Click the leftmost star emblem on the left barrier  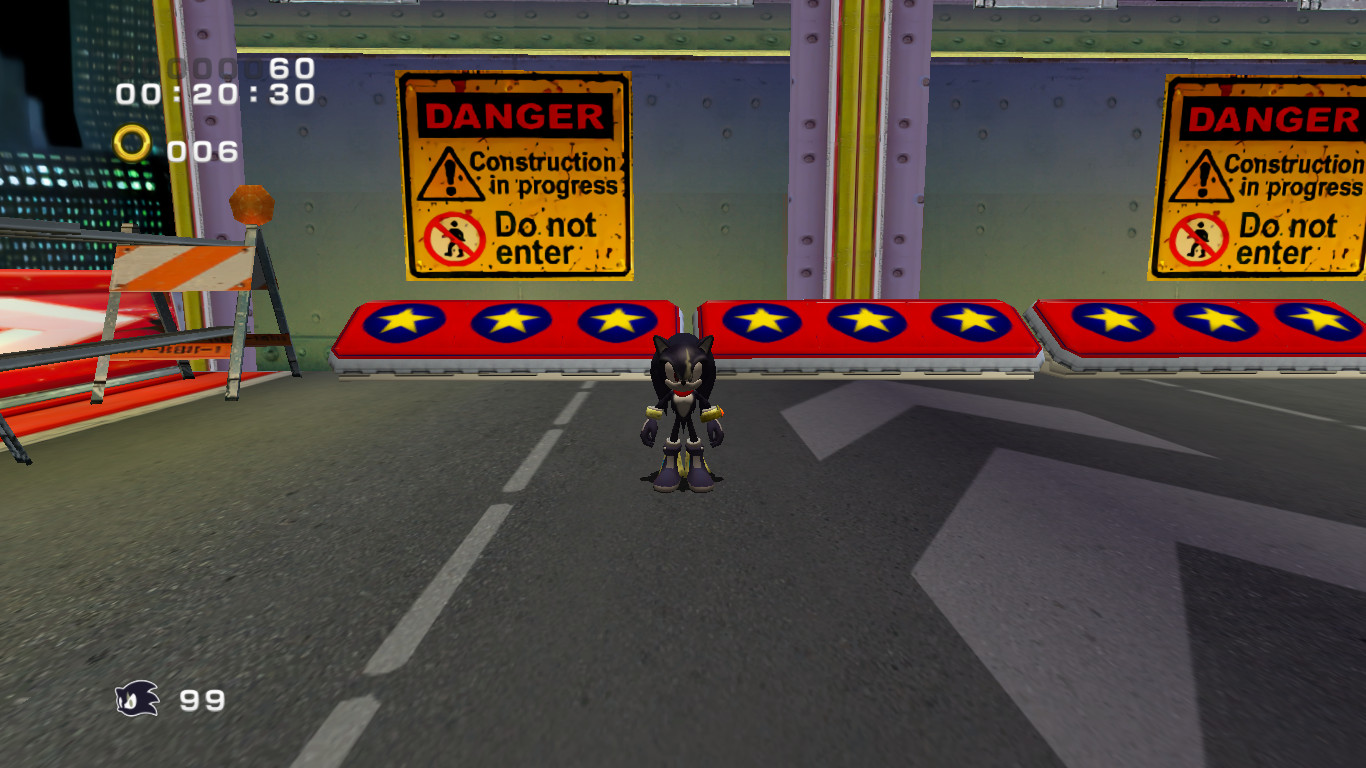tap(407, 322)
